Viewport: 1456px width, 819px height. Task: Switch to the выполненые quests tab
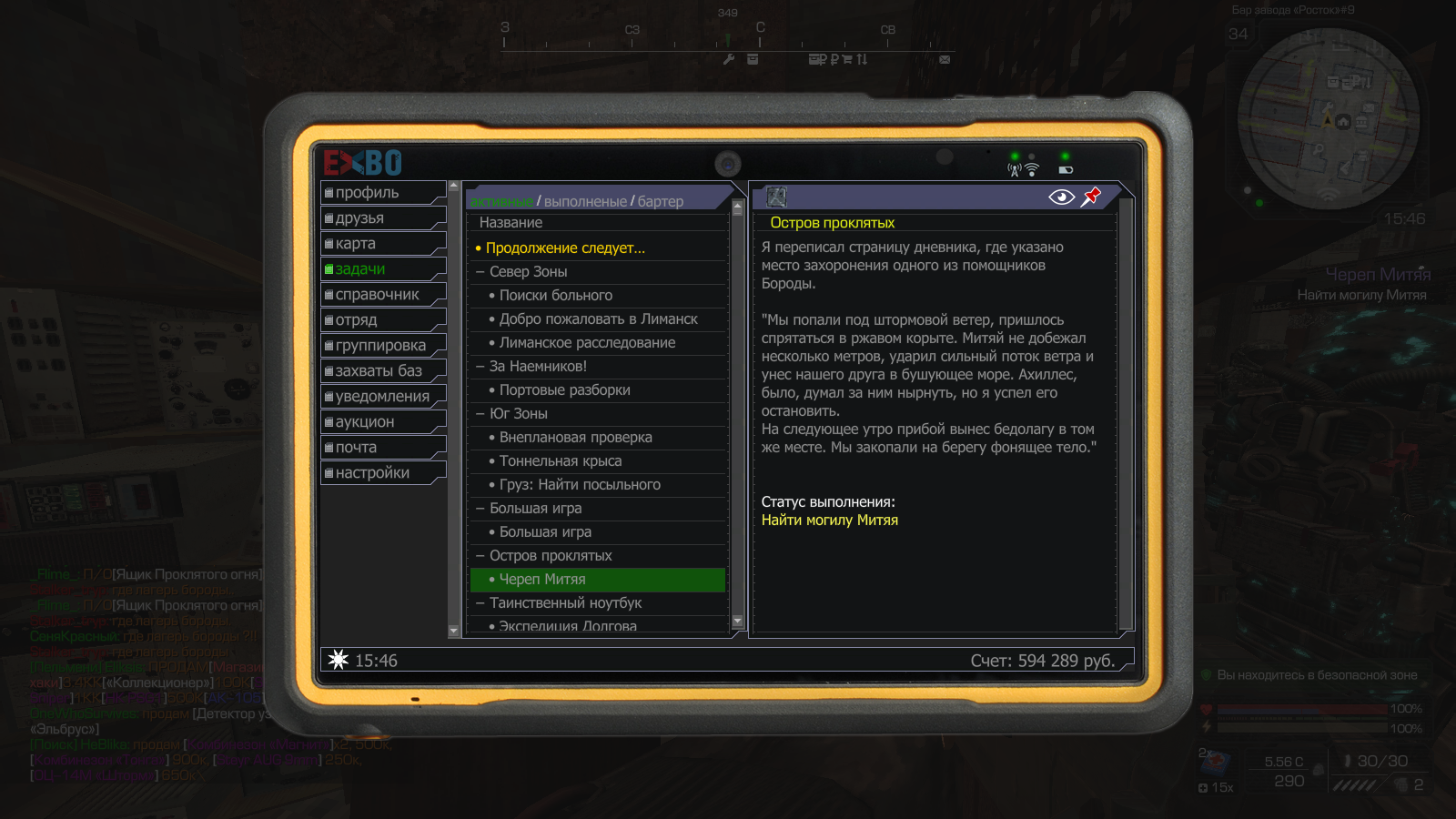585,201
